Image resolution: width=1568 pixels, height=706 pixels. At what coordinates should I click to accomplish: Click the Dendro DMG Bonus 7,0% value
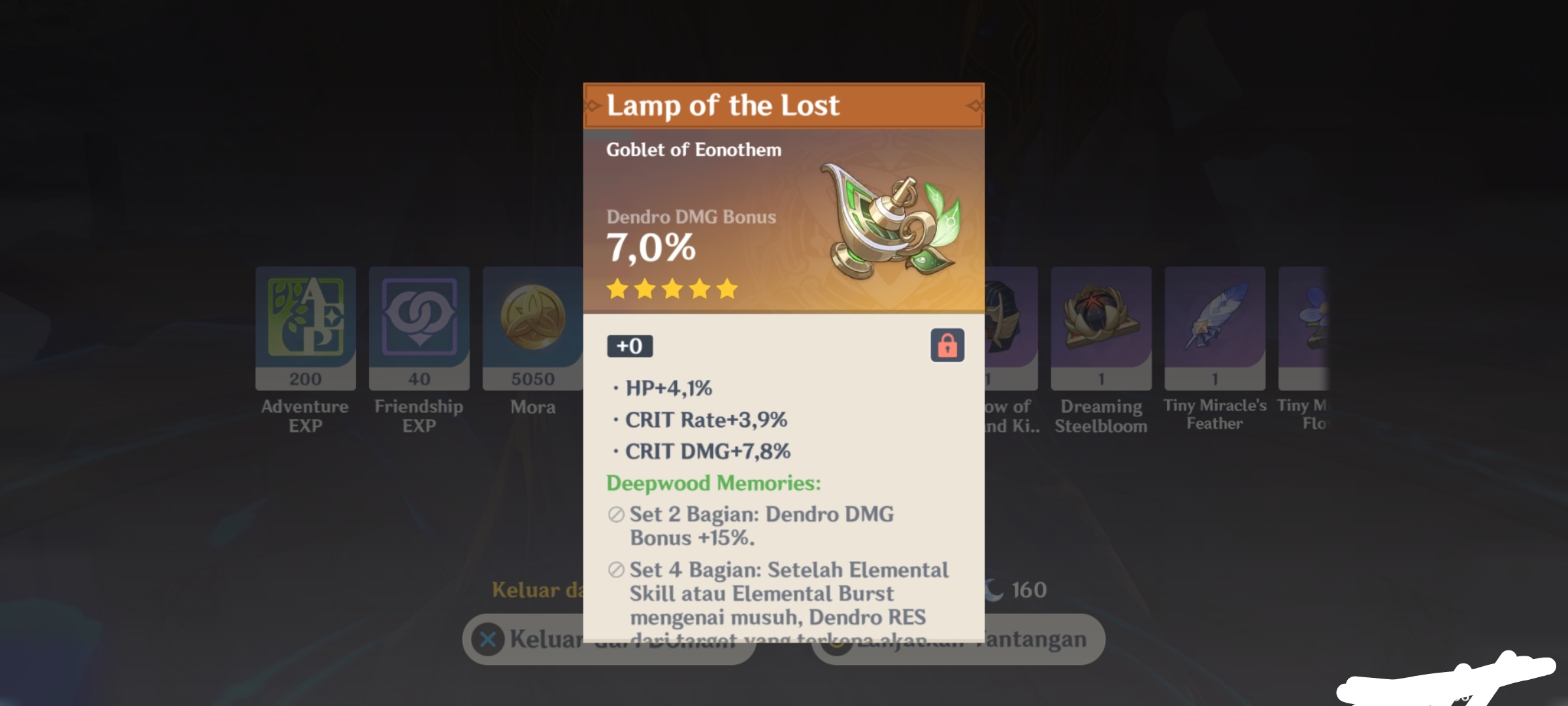[x=651, y=249]
